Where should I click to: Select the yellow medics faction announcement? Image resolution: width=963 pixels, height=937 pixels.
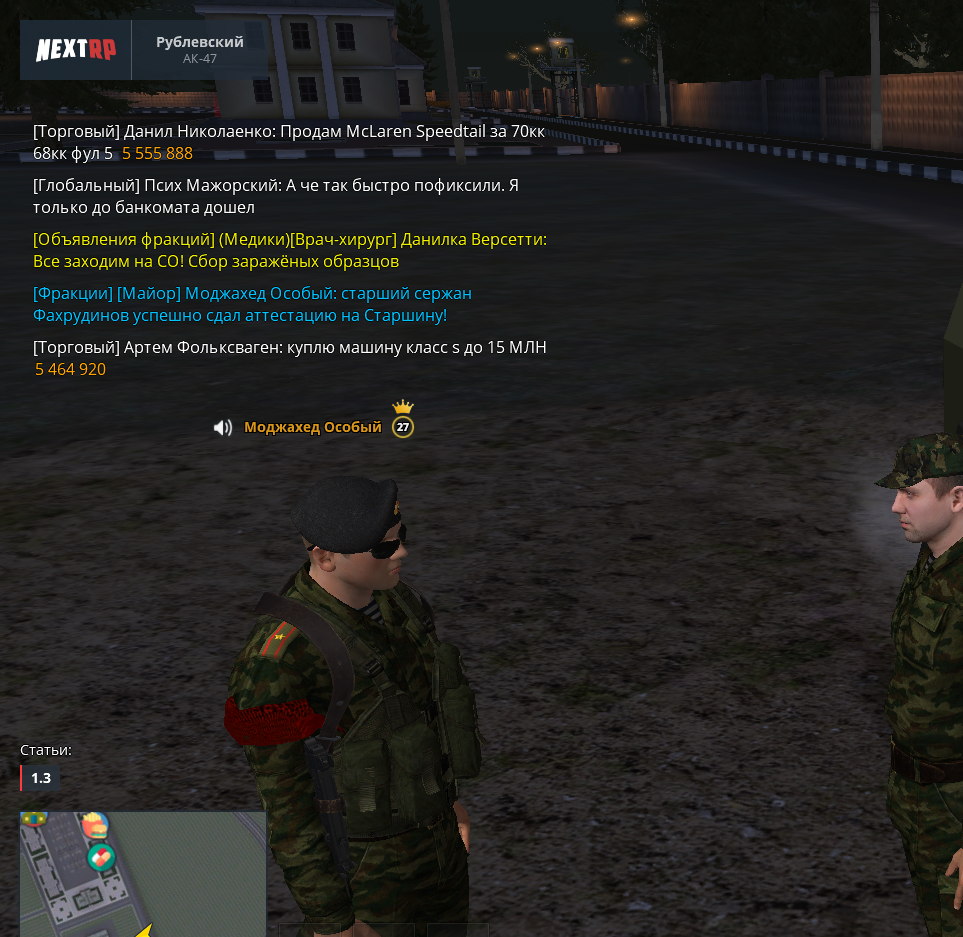click(289, 251)
